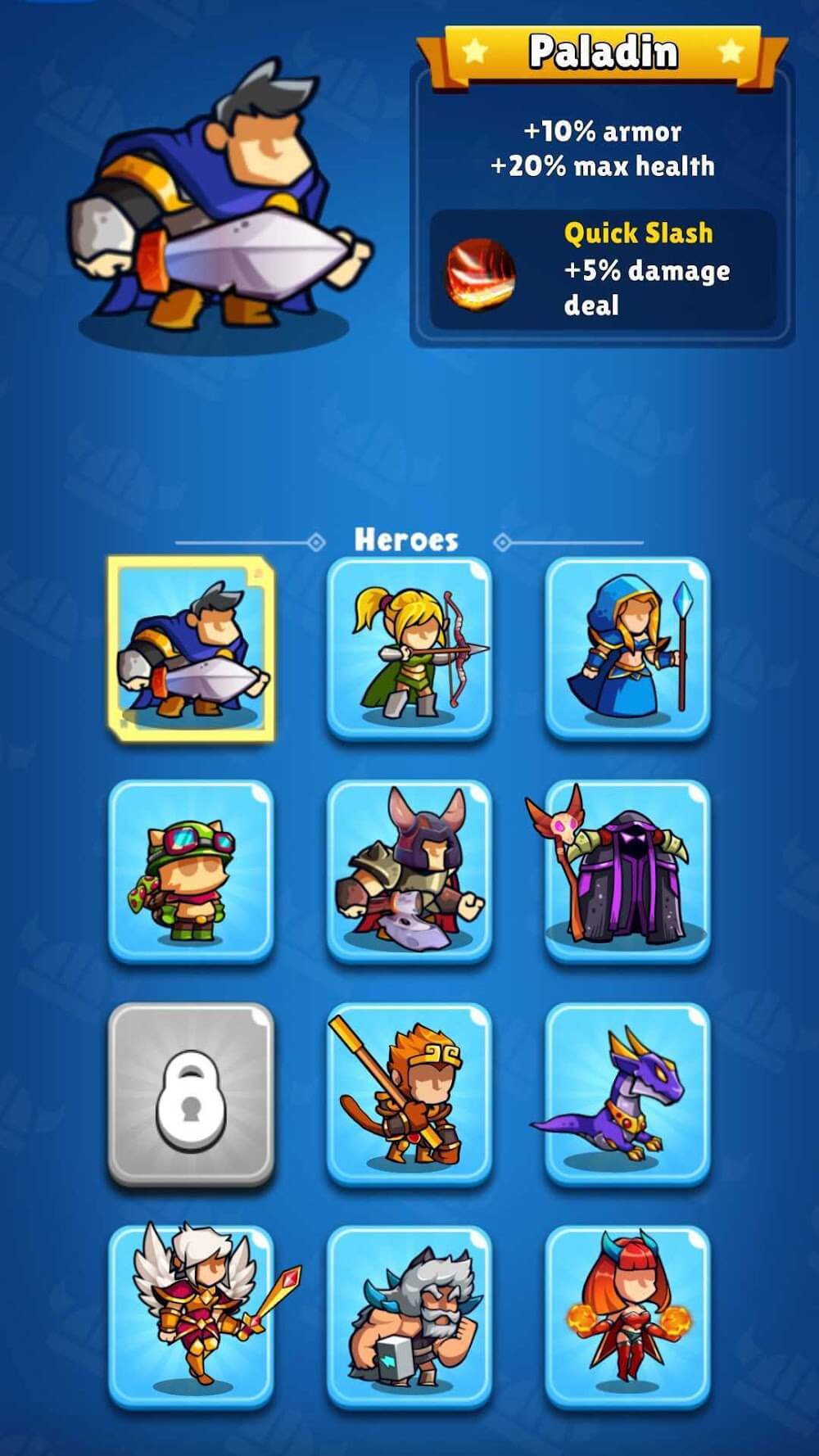
Task: Select the bearded hammer-wielding hero
Action: [x=409, y=1317]
